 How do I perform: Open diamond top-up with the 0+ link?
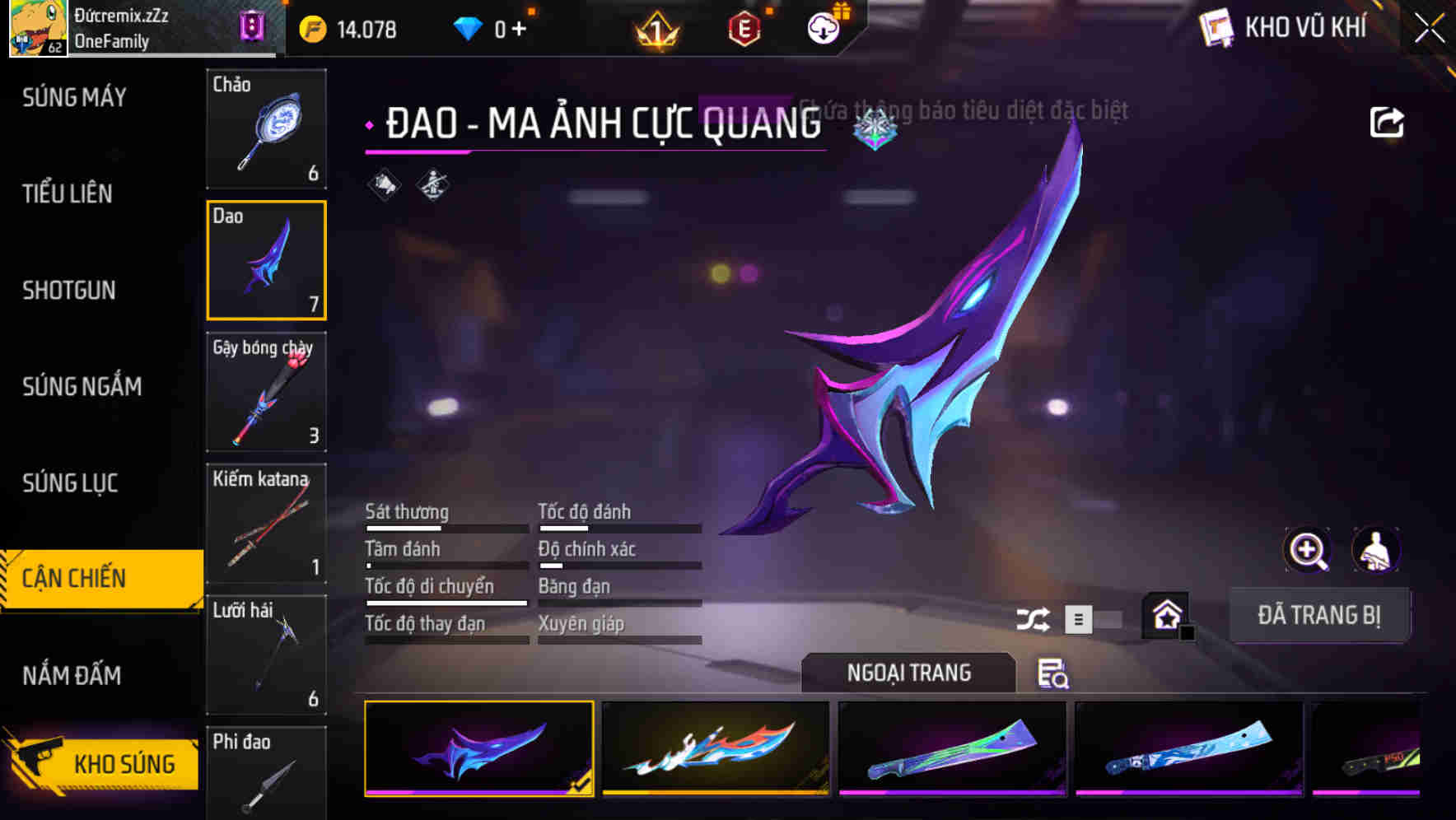point(506,27)
